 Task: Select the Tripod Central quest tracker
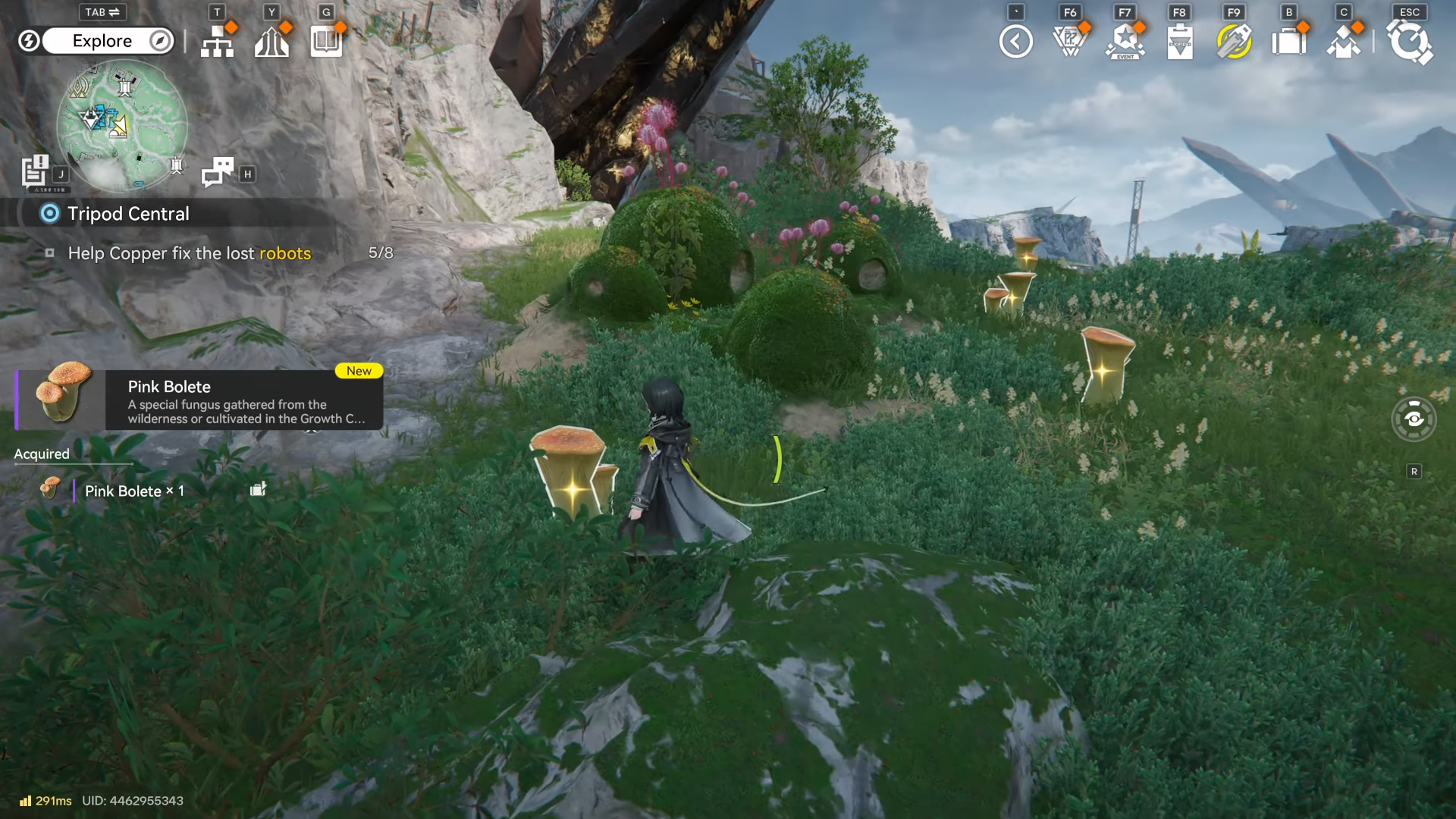pyautogui.click(x=128, y=214)
